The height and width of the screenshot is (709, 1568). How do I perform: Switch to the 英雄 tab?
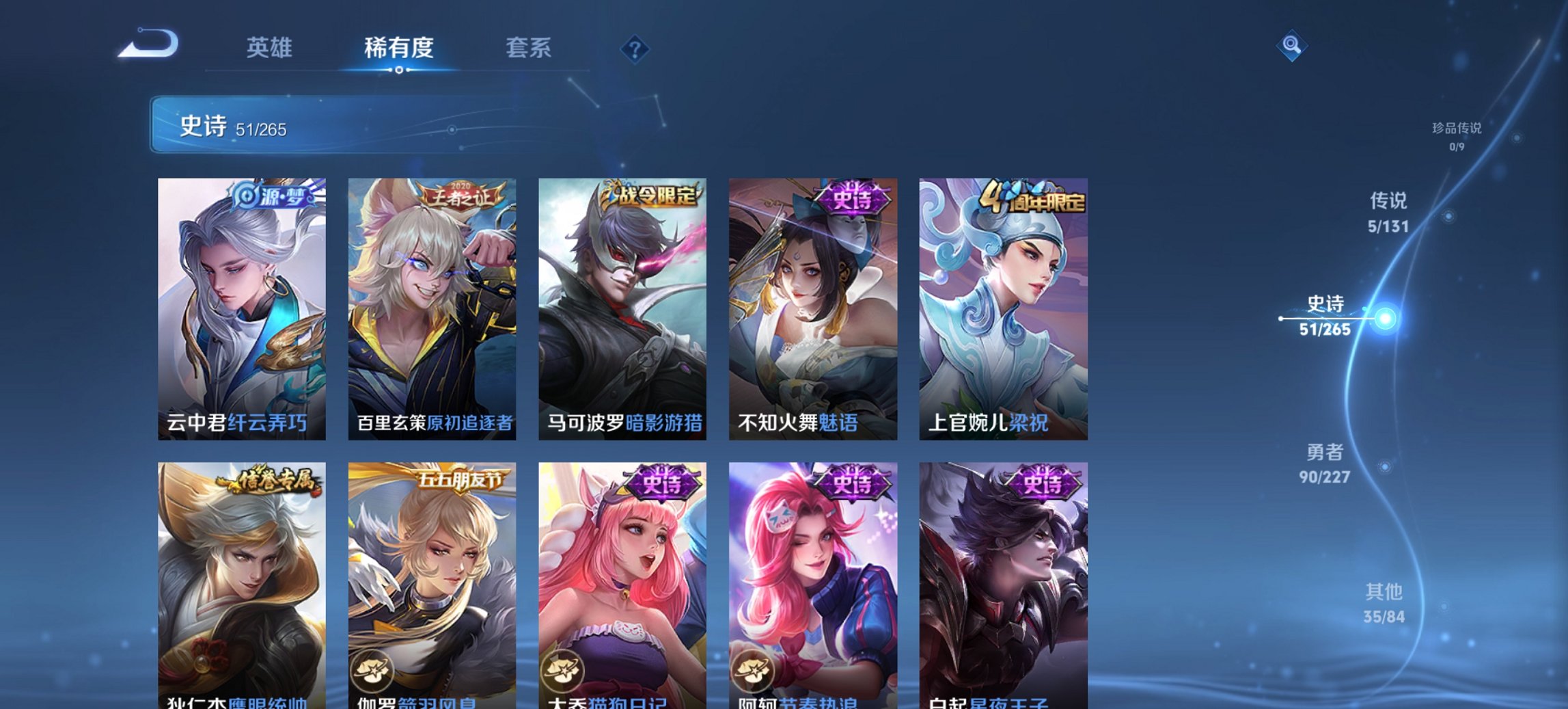271,48
